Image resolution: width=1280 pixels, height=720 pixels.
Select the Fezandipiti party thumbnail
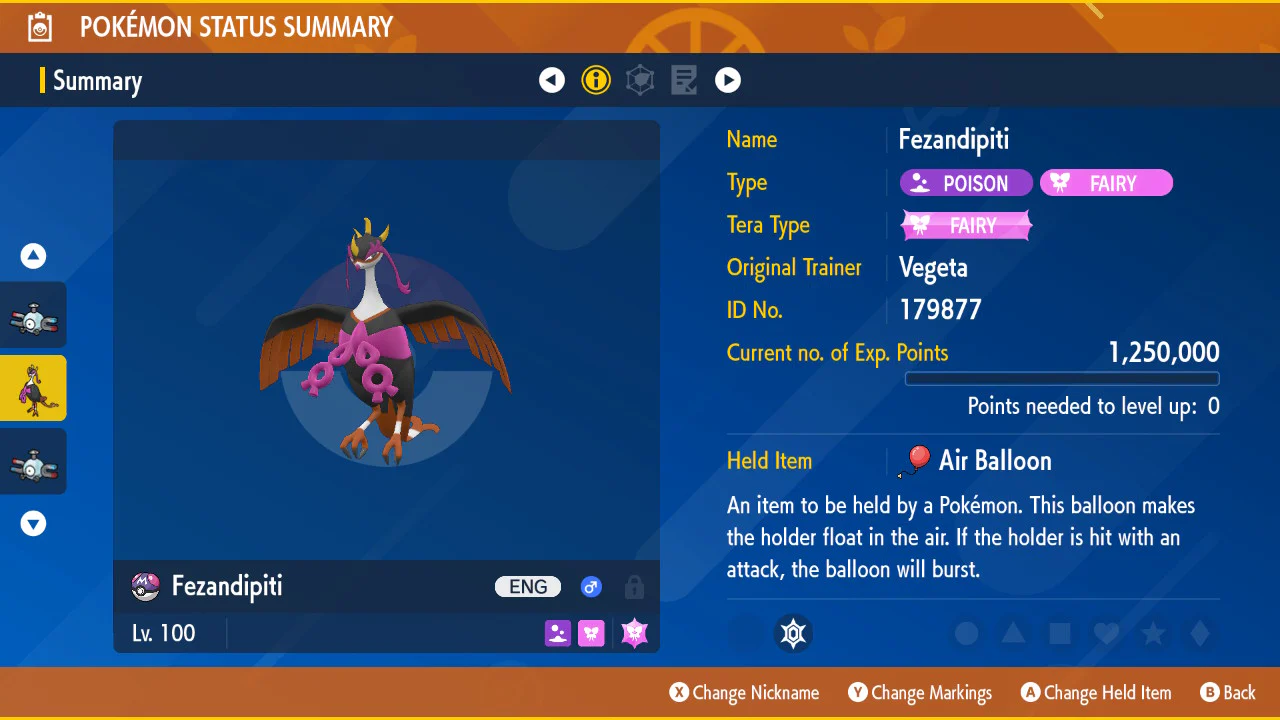(x=33, y=388)
